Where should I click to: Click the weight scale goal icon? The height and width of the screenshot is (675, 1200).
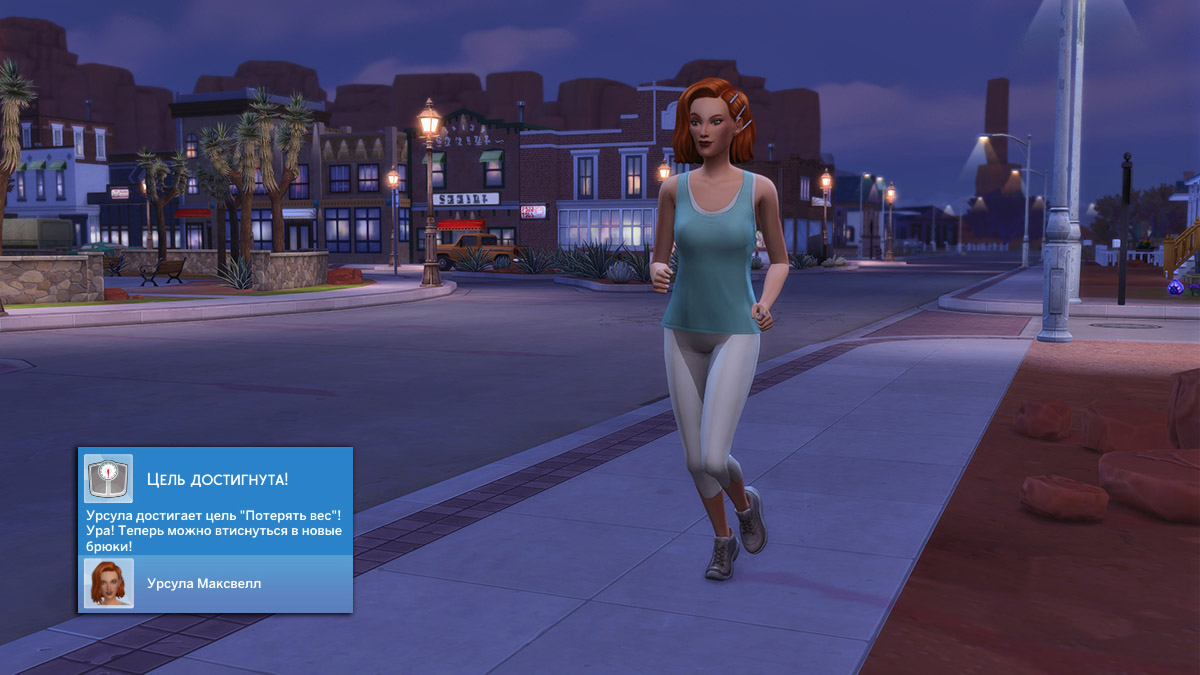107,479
